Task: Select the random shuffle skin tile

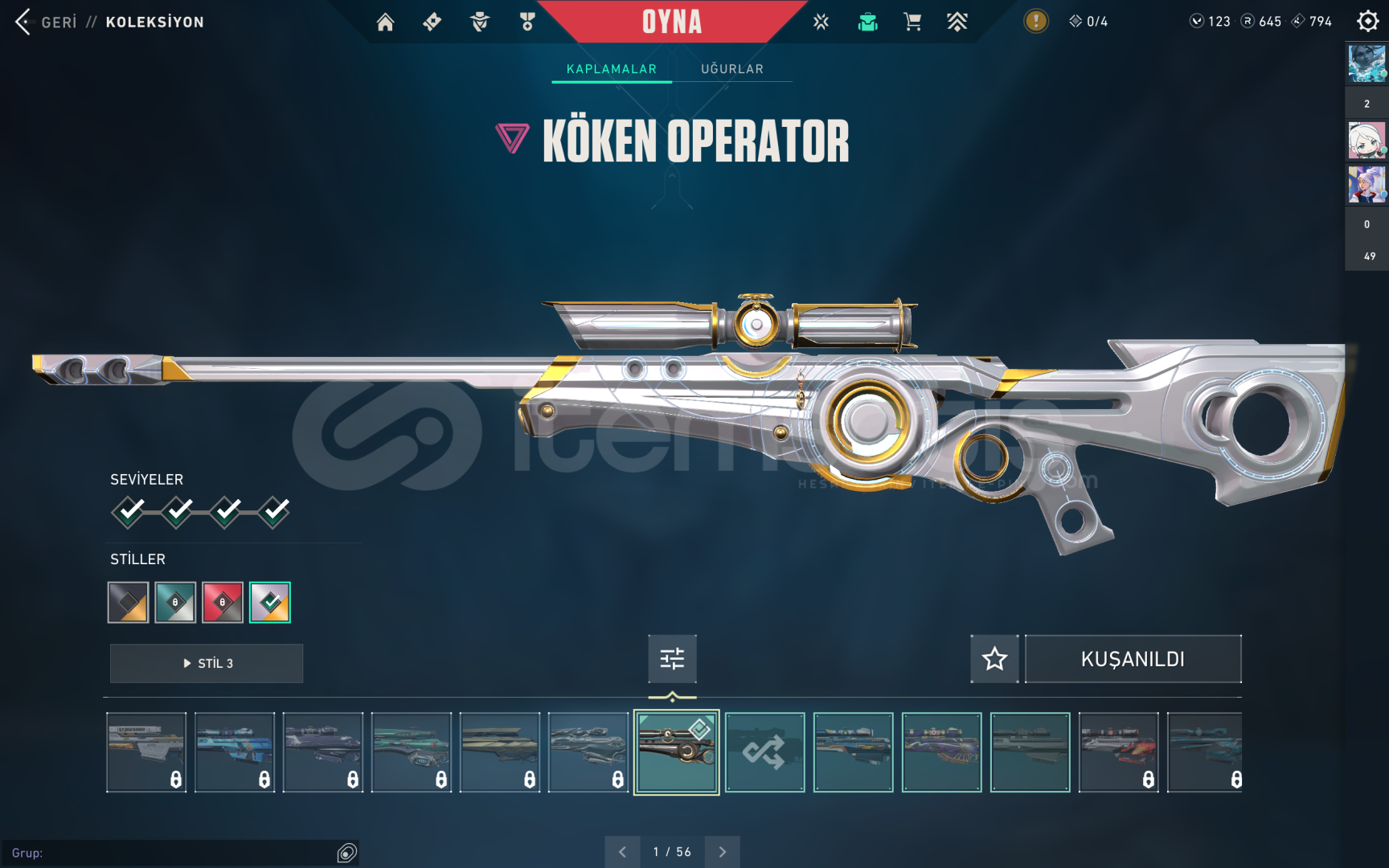Action: point(764,752)
